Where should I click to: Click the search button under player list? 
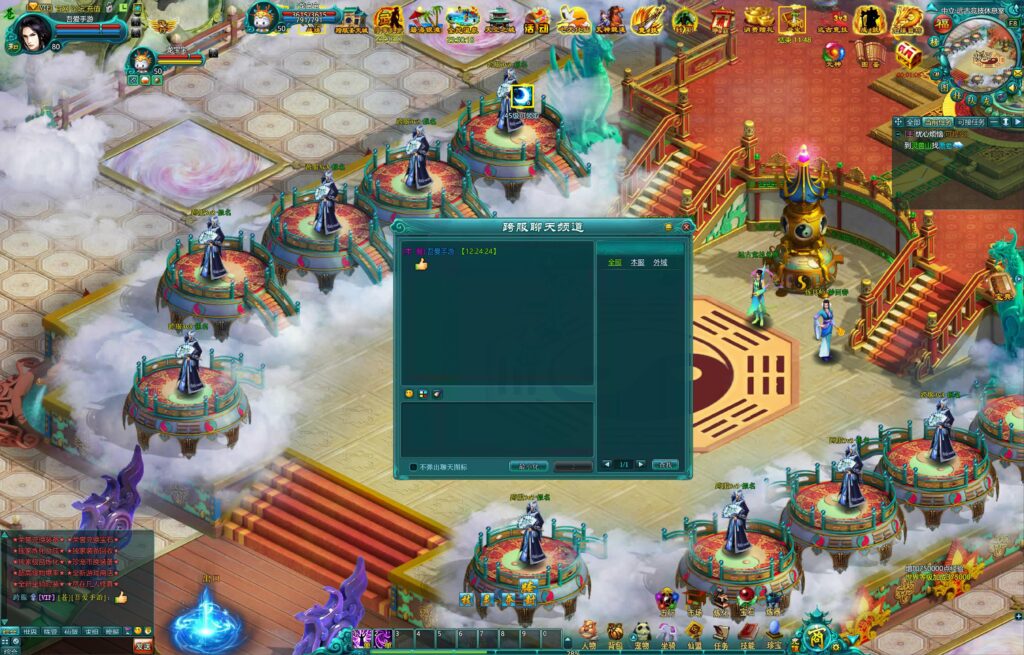point(665,465)
